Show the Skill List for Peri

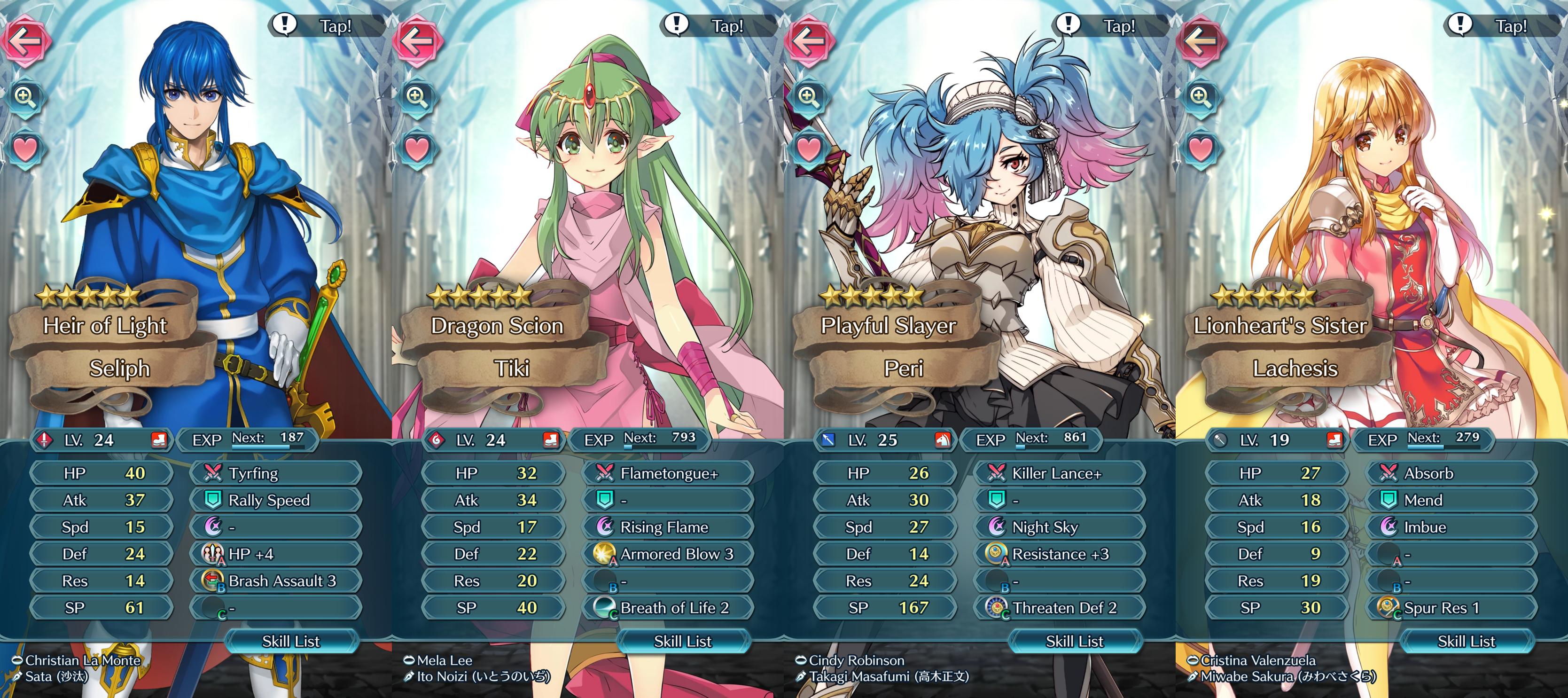point(1074,641)
